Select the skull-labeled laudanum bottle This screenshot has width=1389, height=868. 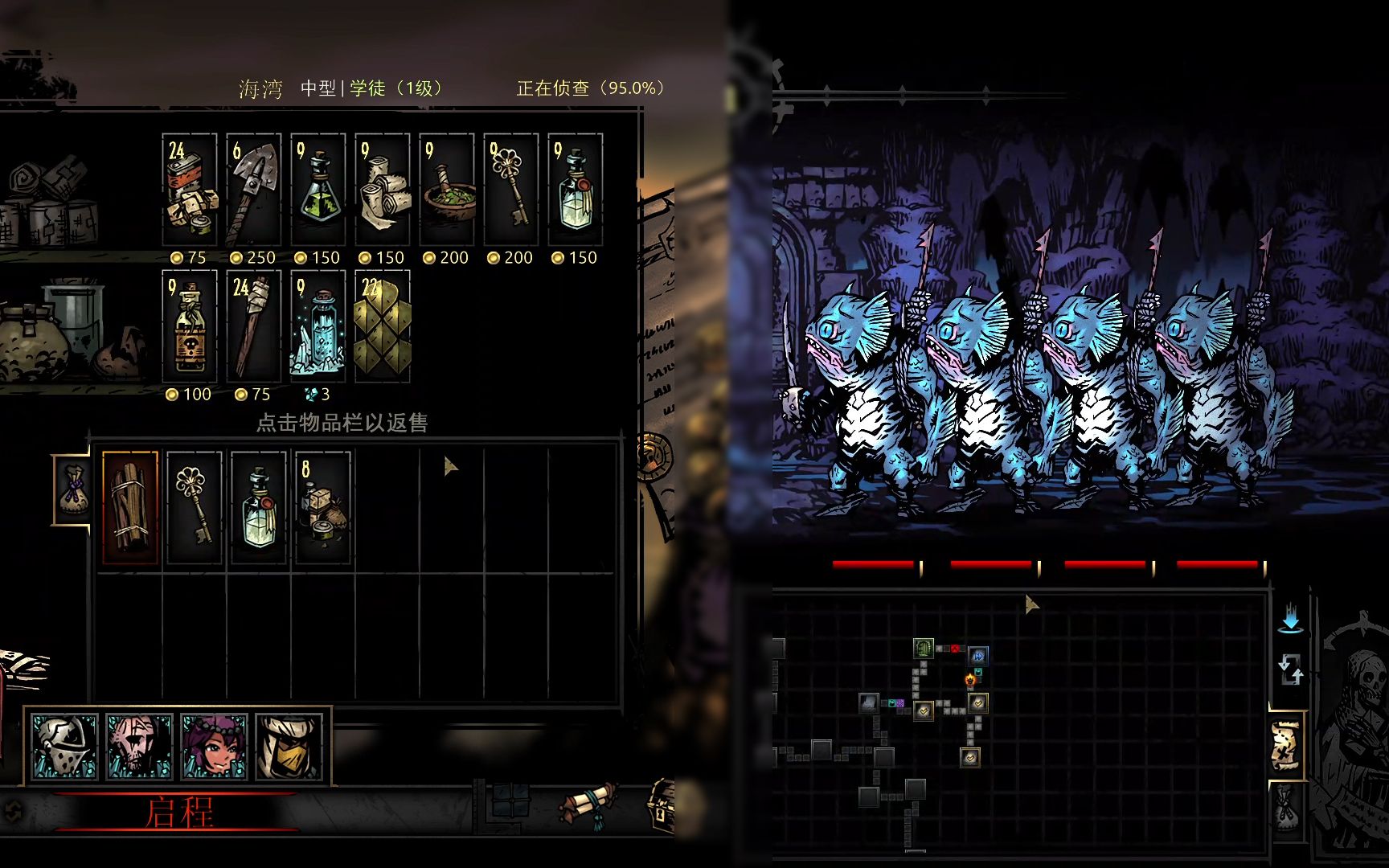pyautogui.click(x=190, y=326)
